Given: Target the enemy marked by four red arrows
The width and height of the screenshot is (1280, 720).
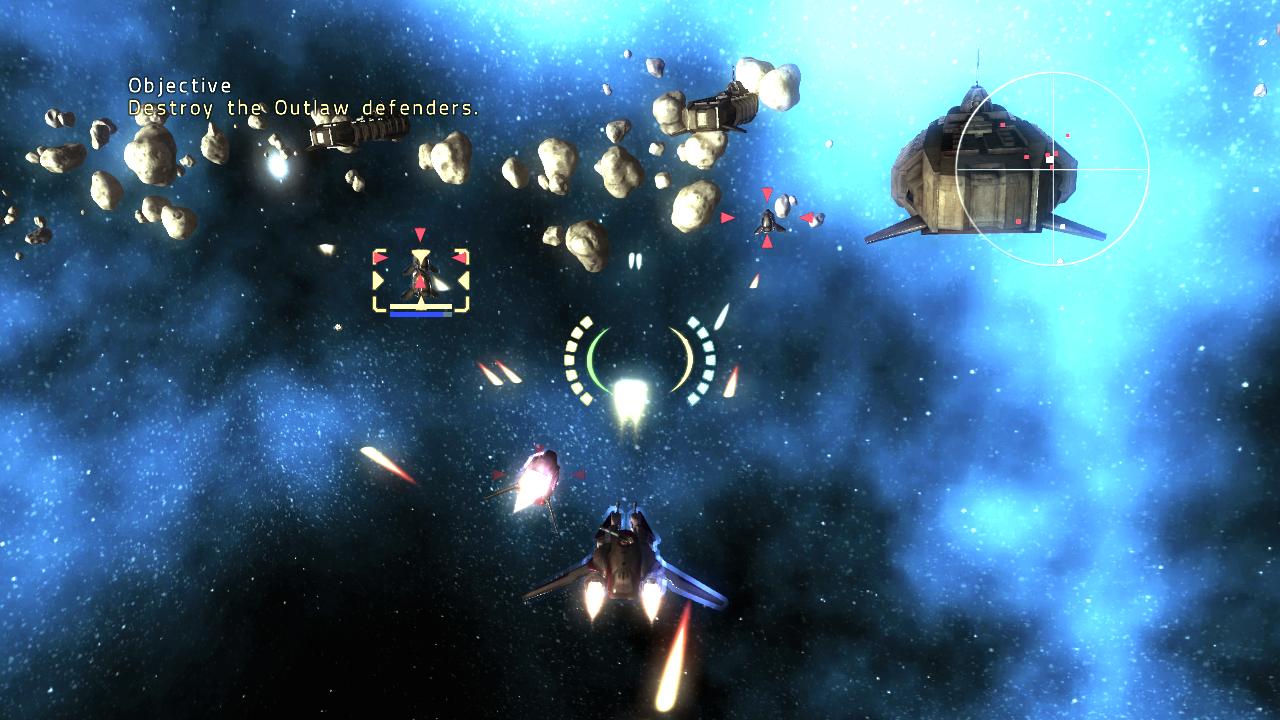Looking at the screenshot, I should [767, 218].
